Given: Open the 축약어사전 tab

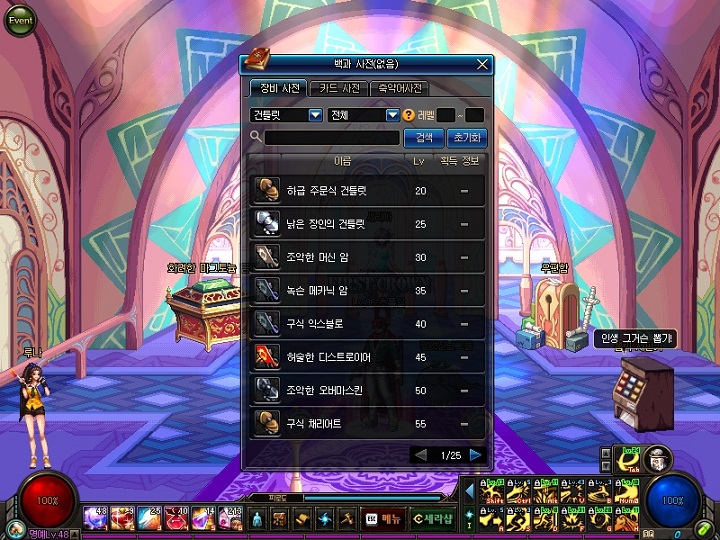Looking at the screenshot, I should 399,88.
